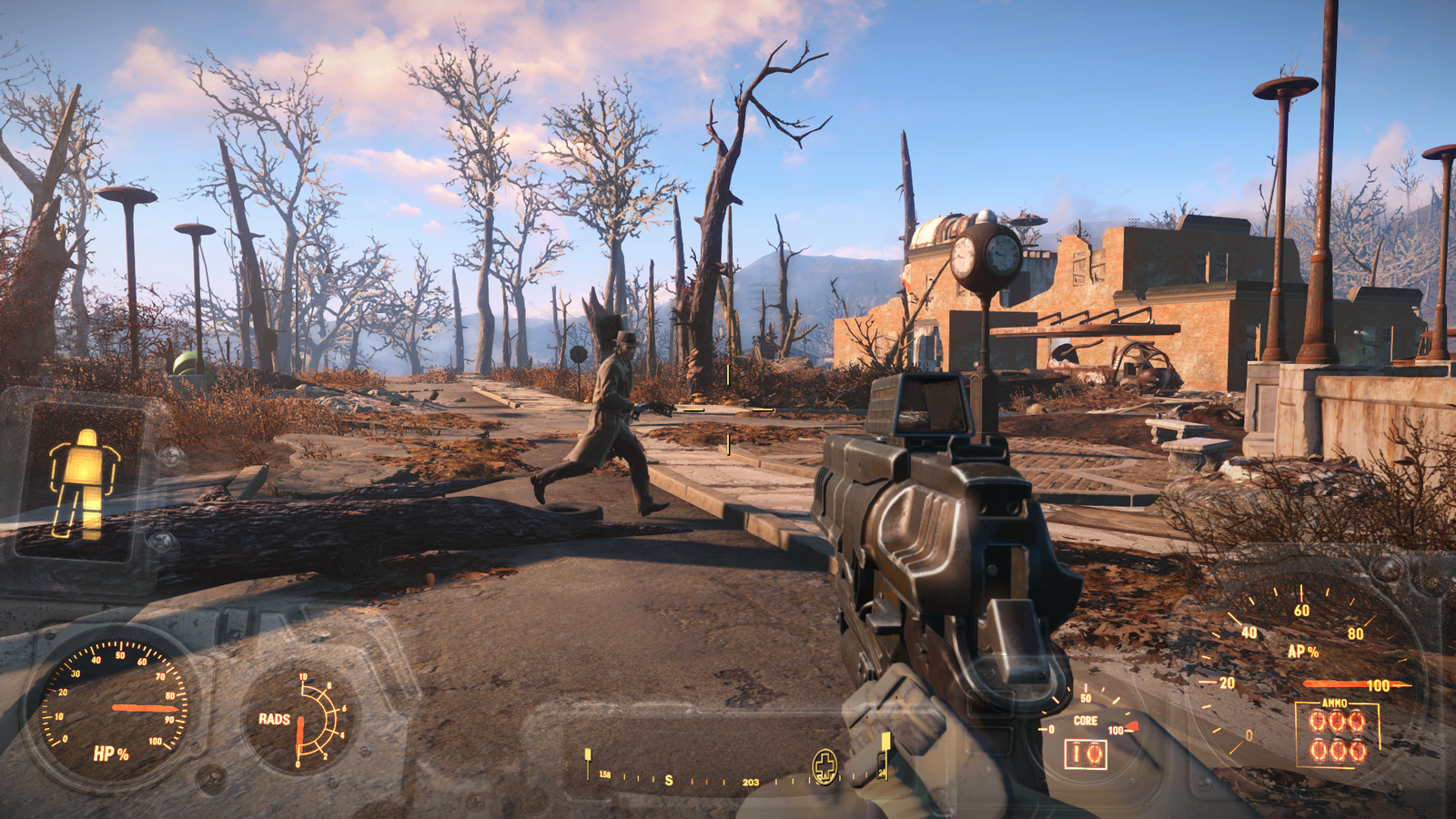Click the power armor condition figure icon
The image size is (1456, 819).
pos(85,483)
